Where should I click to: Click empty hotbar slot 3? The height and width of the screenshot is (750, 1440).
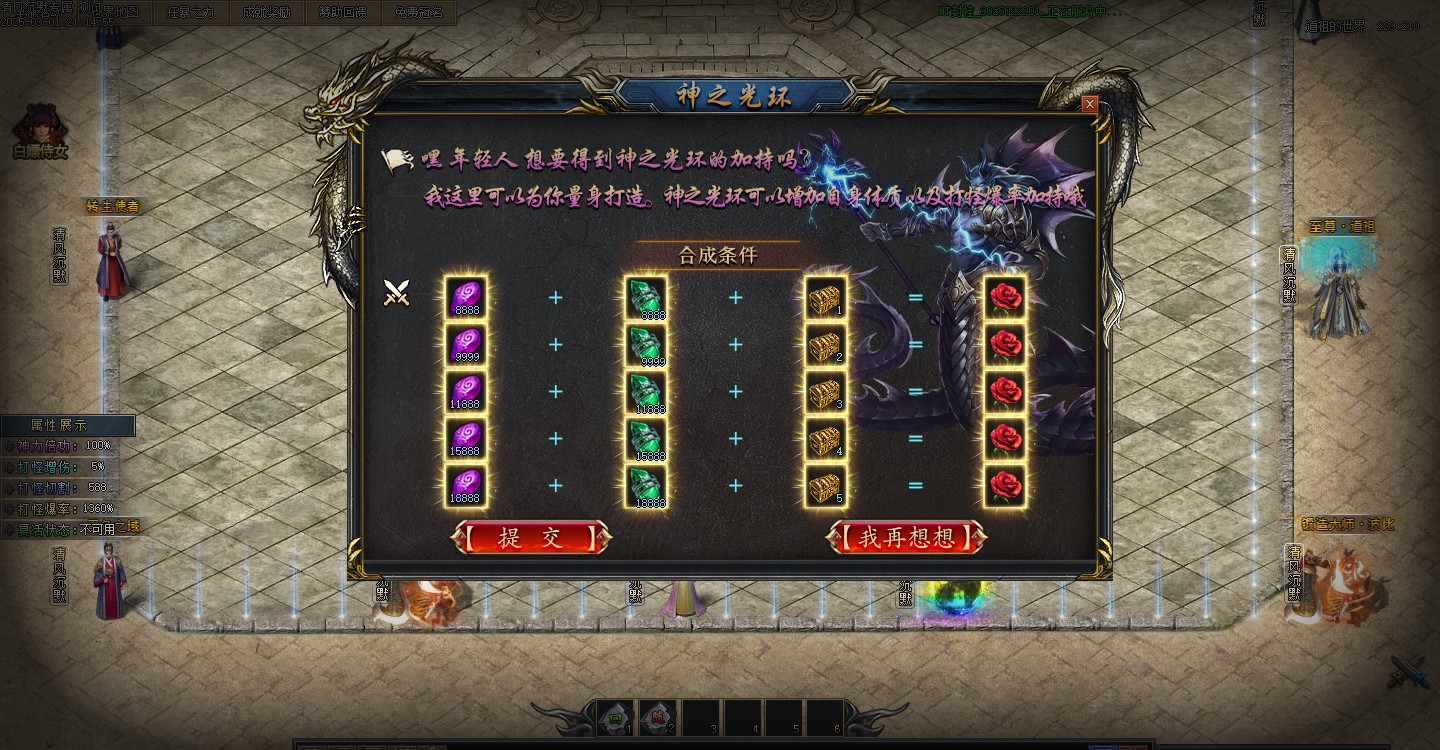702,718
